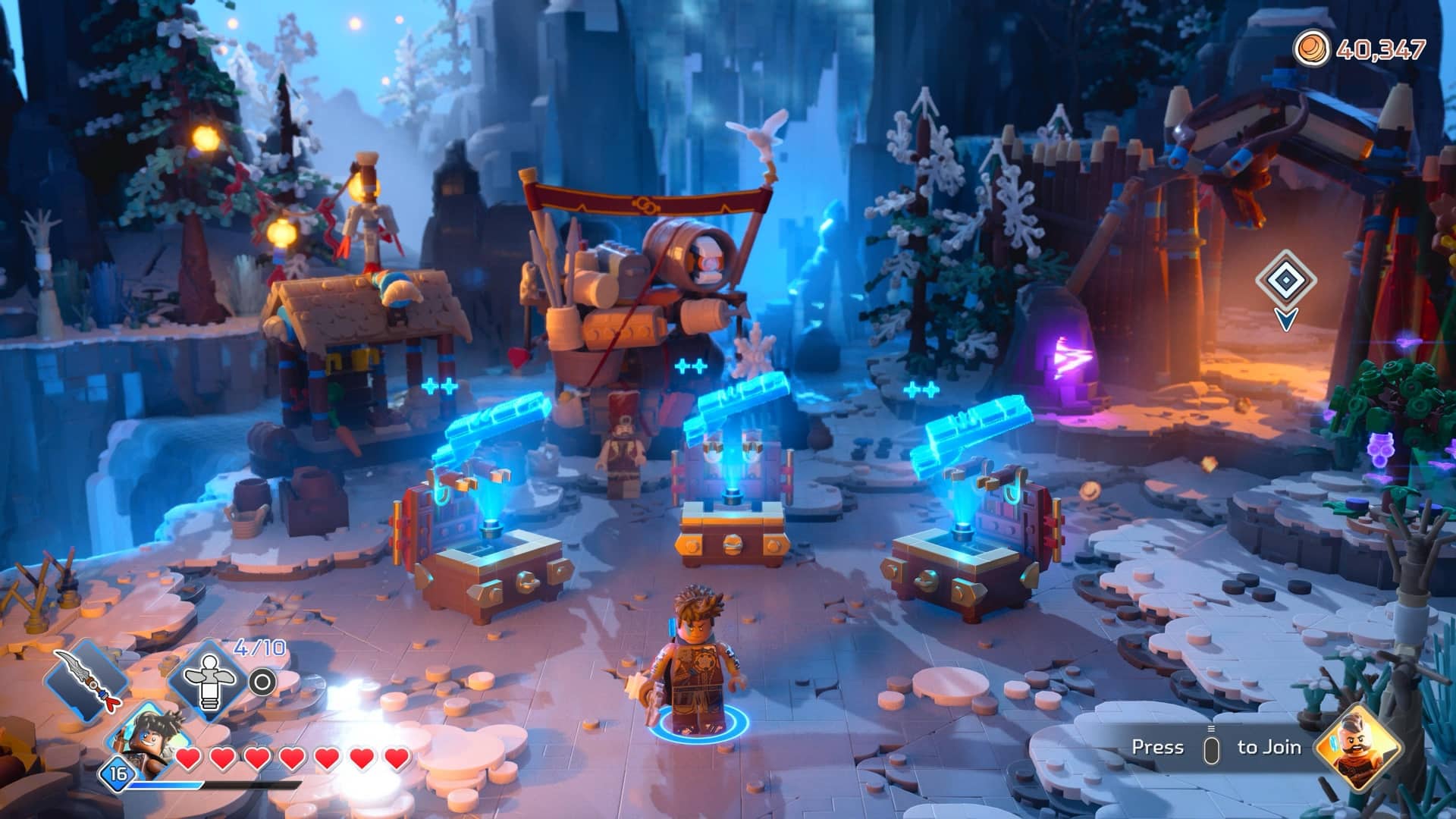Select the equipped weapon icon
Image resolution: width=1456 pixels, height=819 pixels.
click(x=85, y=679)
